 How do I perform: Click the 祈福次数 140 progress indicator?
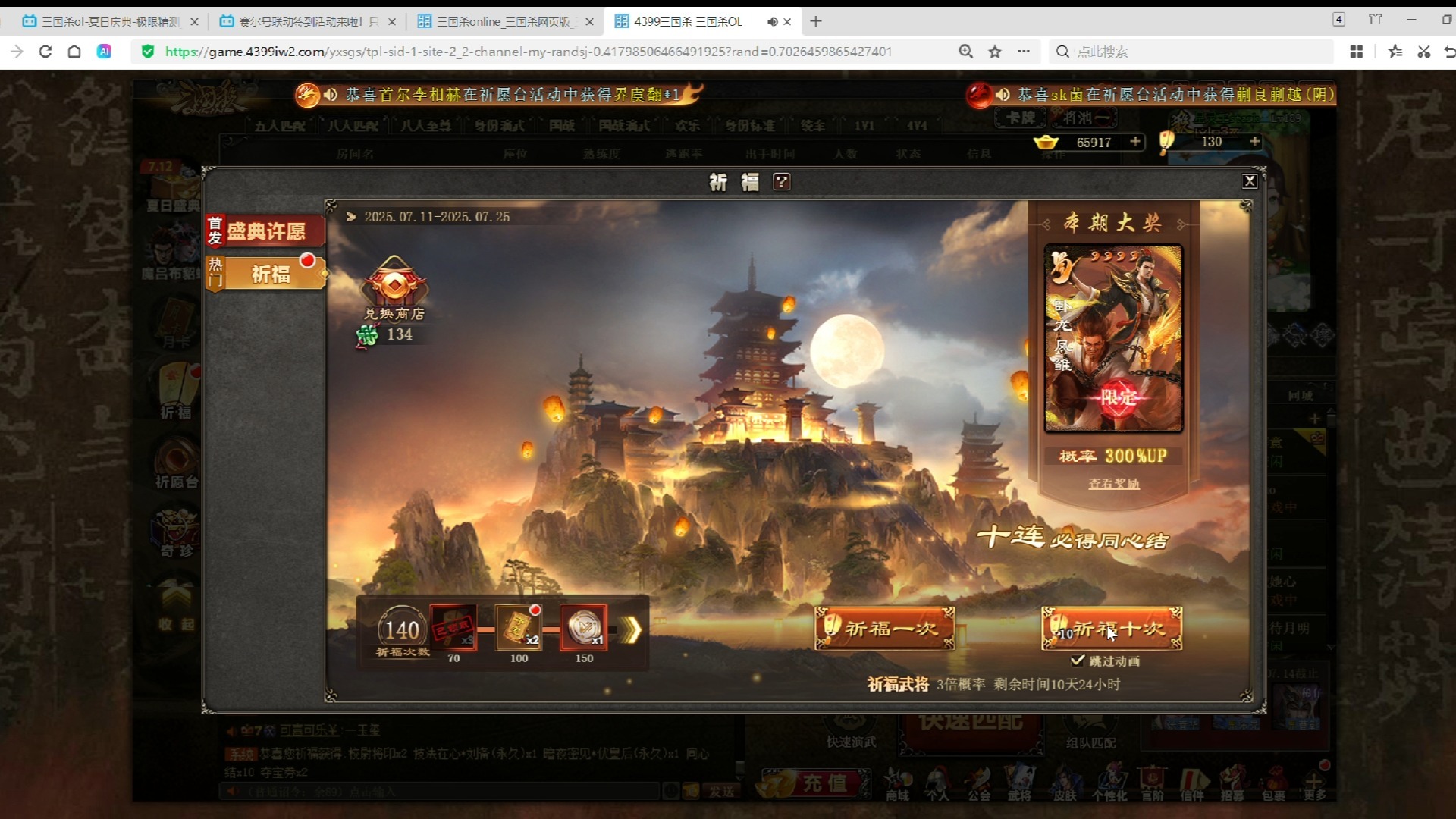coord(403,630)
